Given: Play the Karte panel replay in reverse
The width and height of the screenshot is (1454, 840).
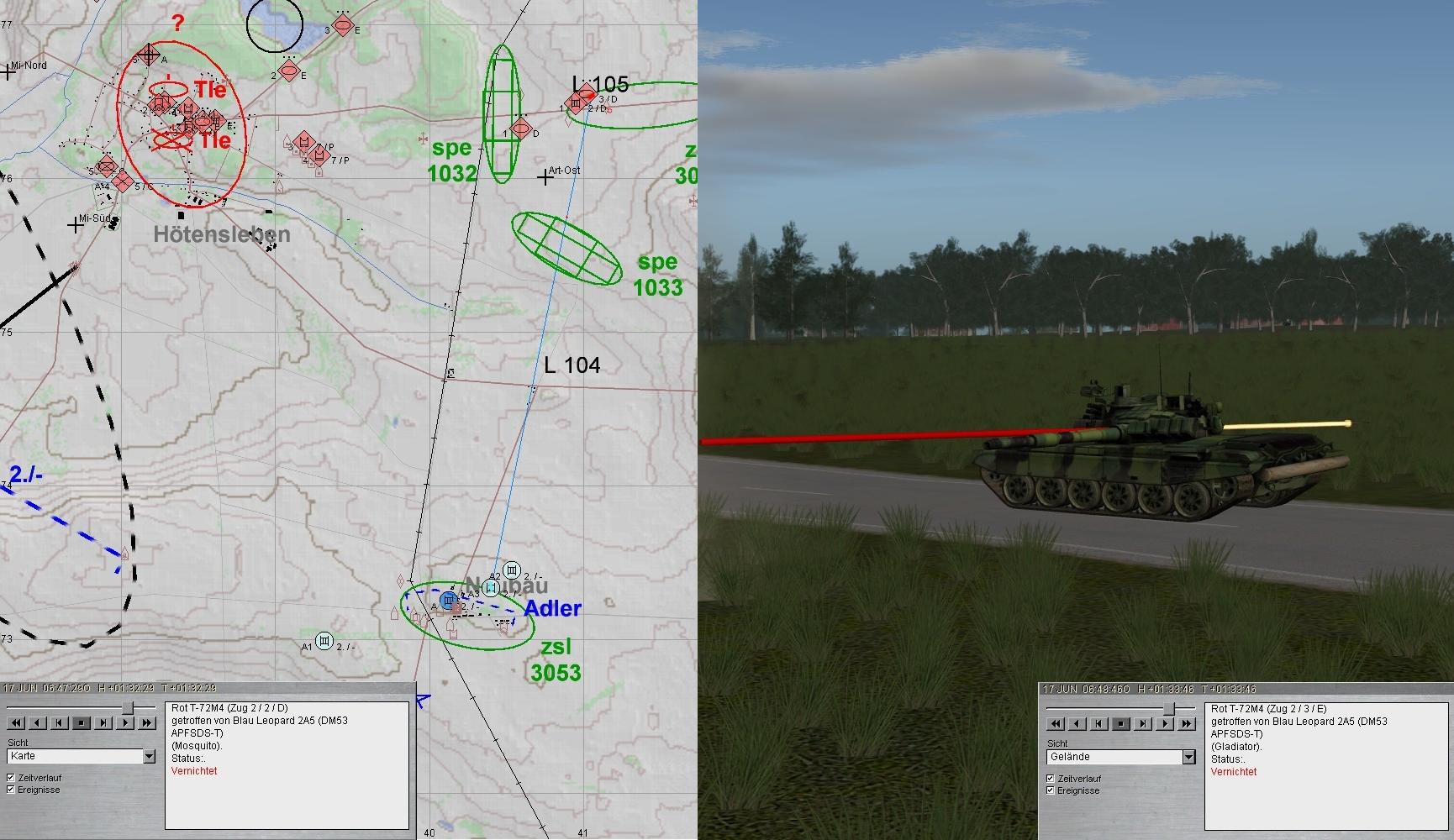Looking at the screenshot, I should (38, 722).
